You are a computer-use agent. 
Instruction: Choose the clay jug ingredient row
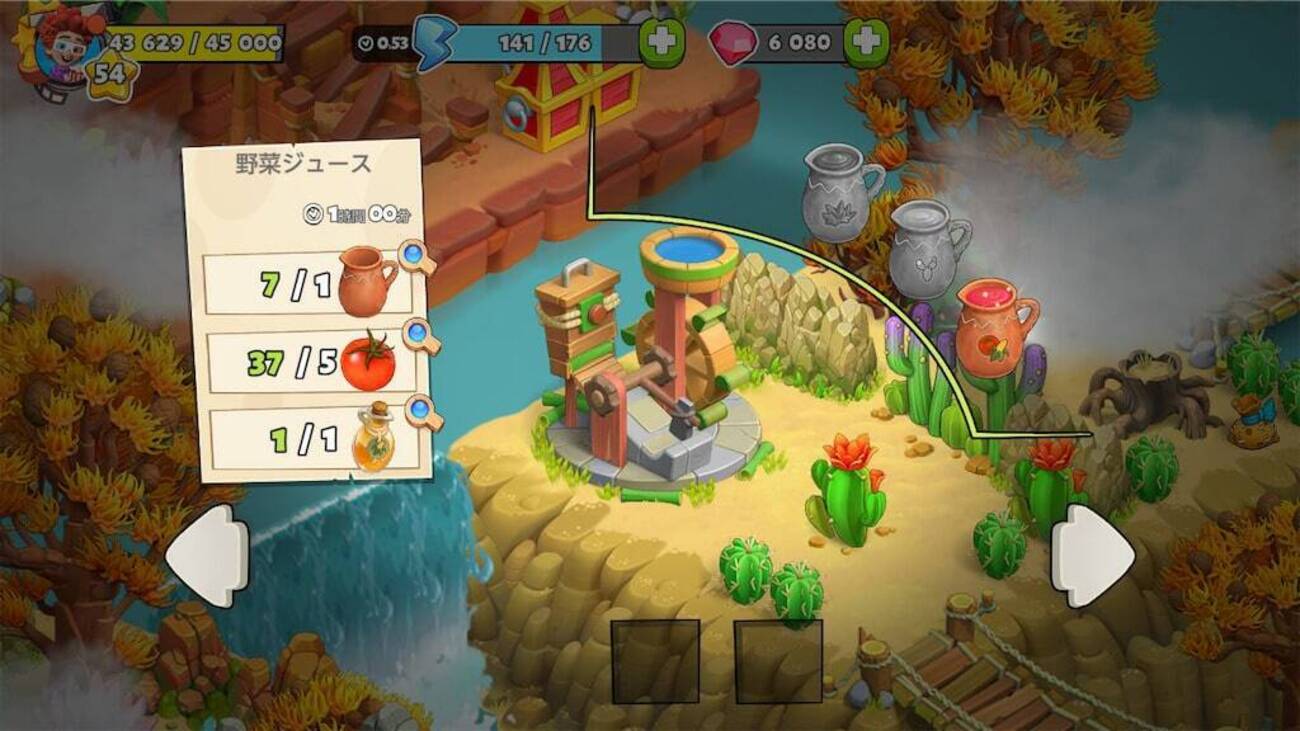[306, 285]
